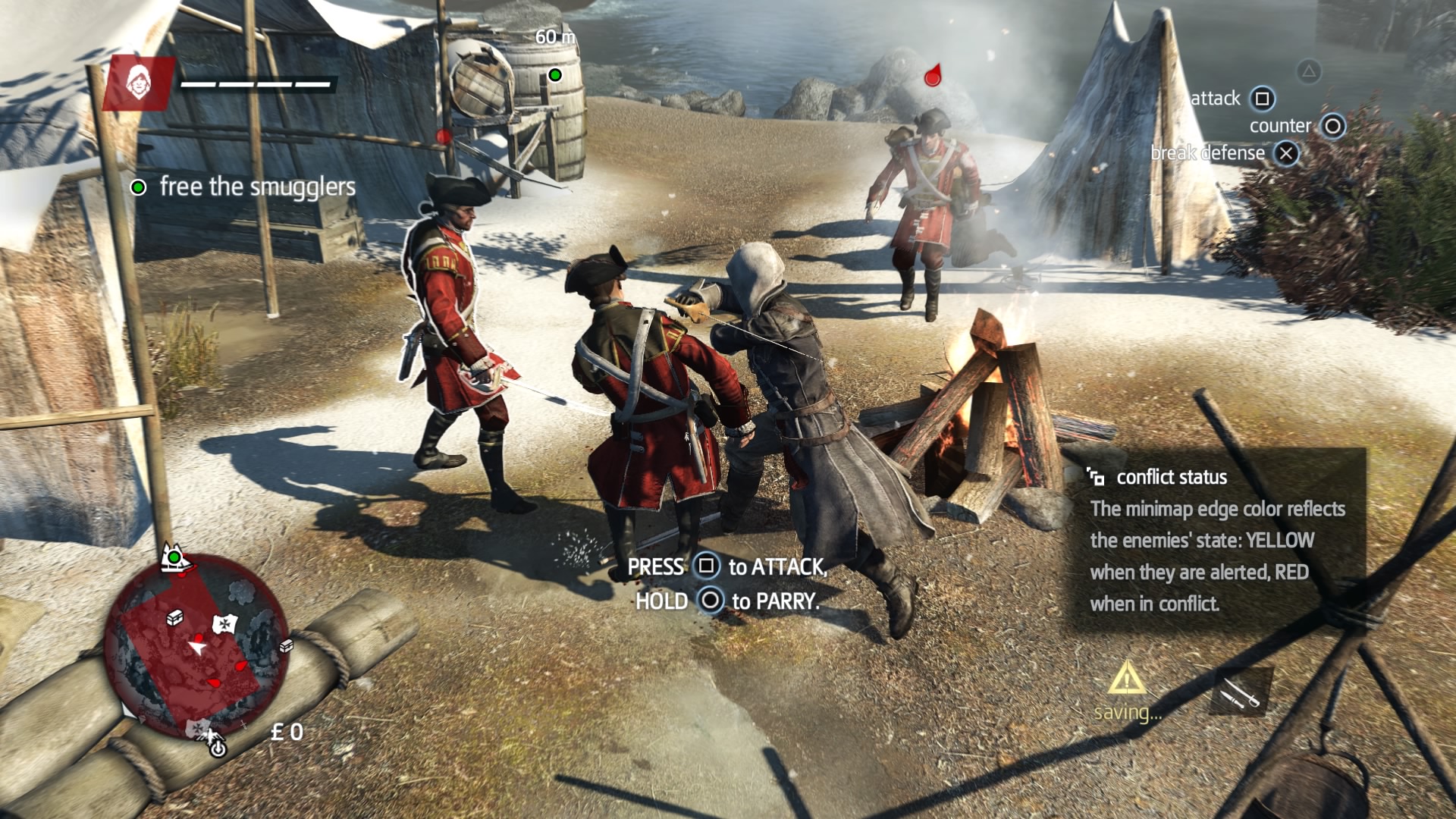
Task: Select the hooded assassin portrait icon
Action: (x=138, y=83)
